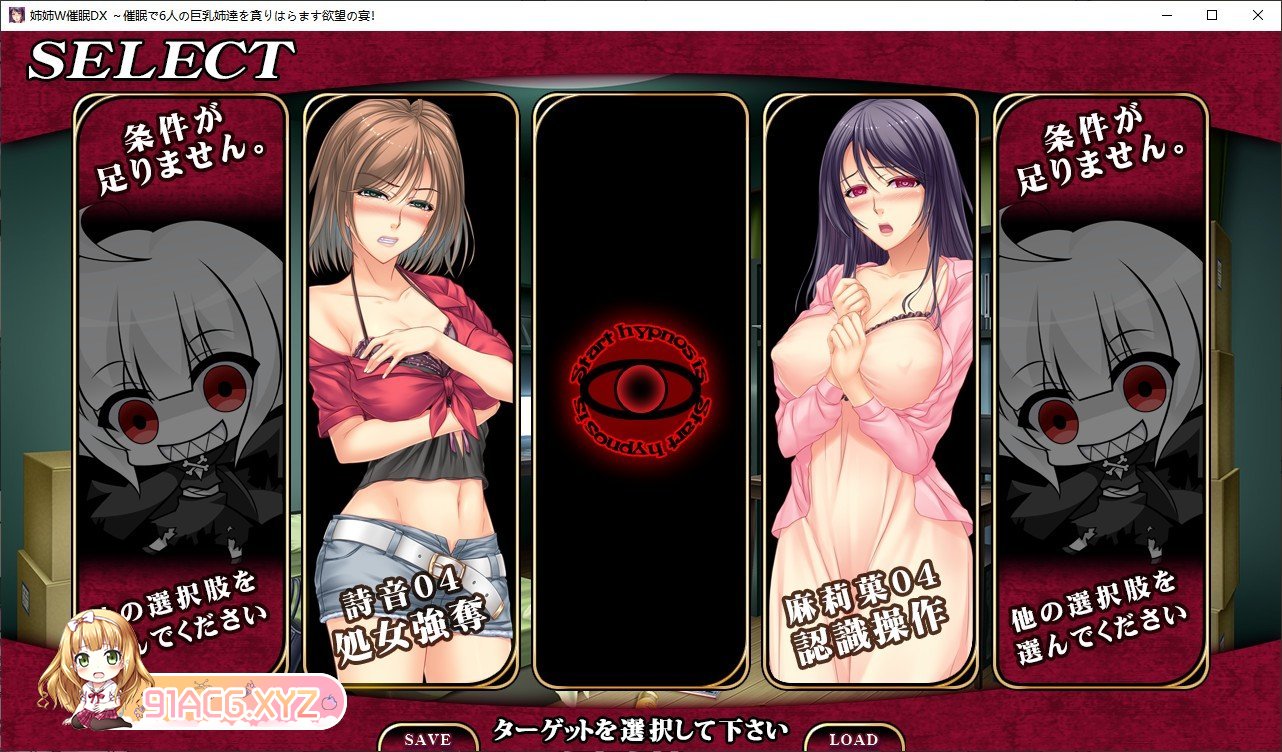The width and height of the screenshot is (1282, 752).
Task: Select the 詩音04 target card
Action: coord(410,390)
